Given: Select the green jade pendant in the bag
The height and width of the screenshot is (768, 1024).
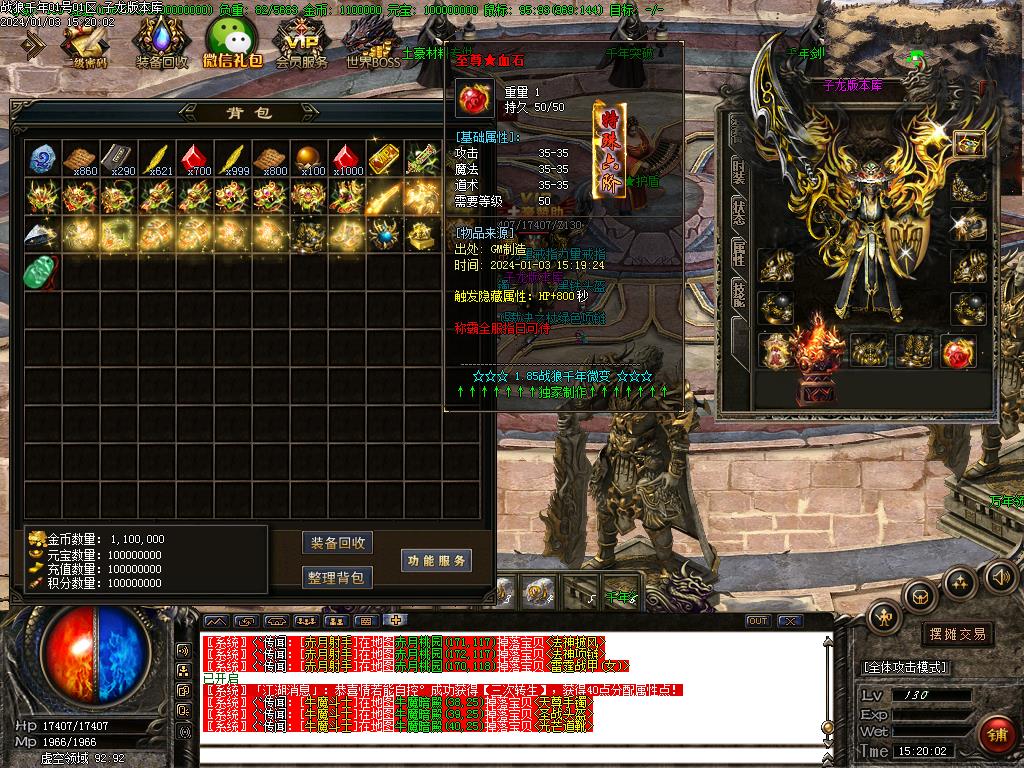Looking at the screenshot, I should coord(41,271).
